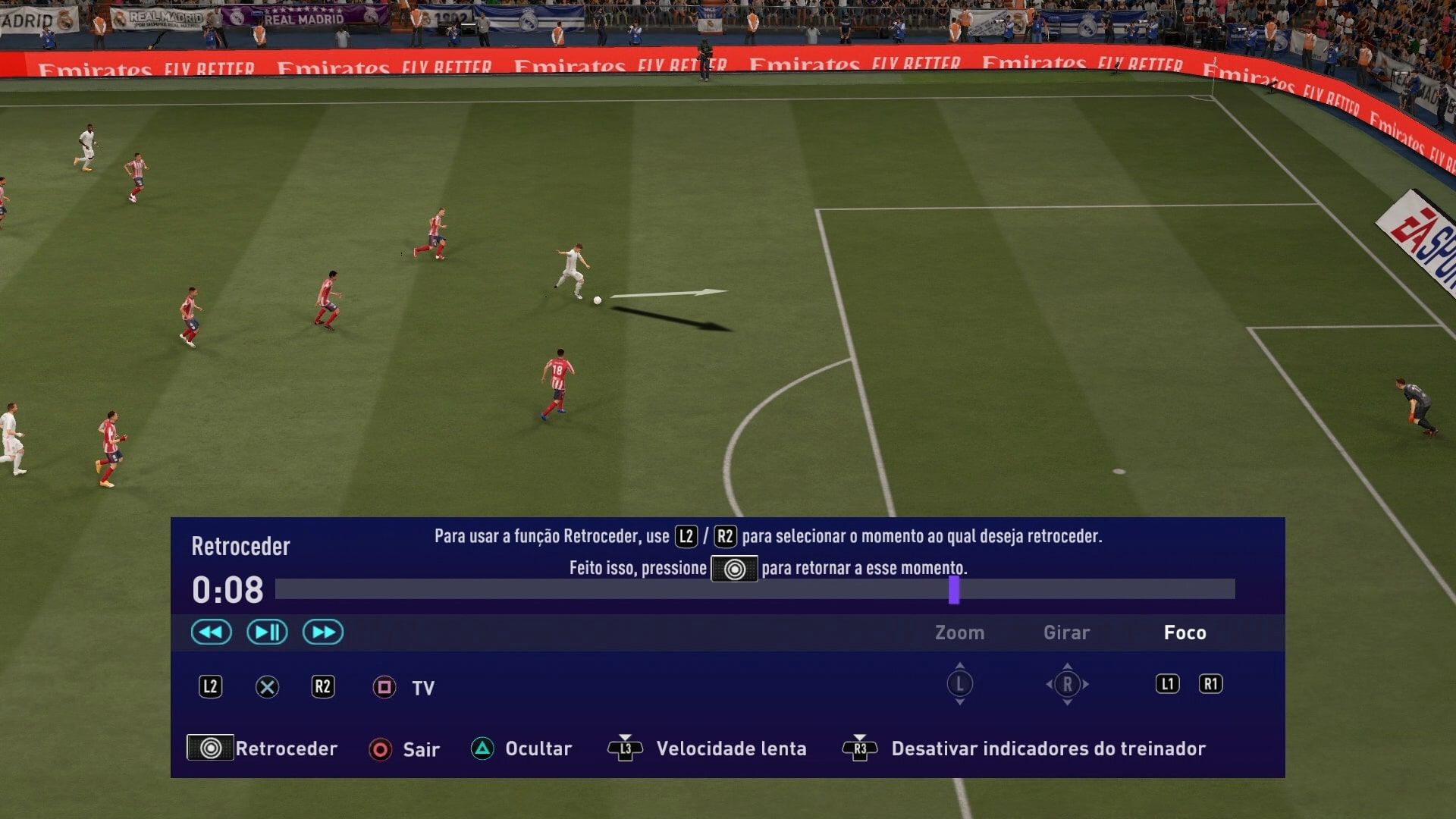Click Retroceder to return to this moment
Viewport: 1456px width, 819px height.
(x=286, y=748)
